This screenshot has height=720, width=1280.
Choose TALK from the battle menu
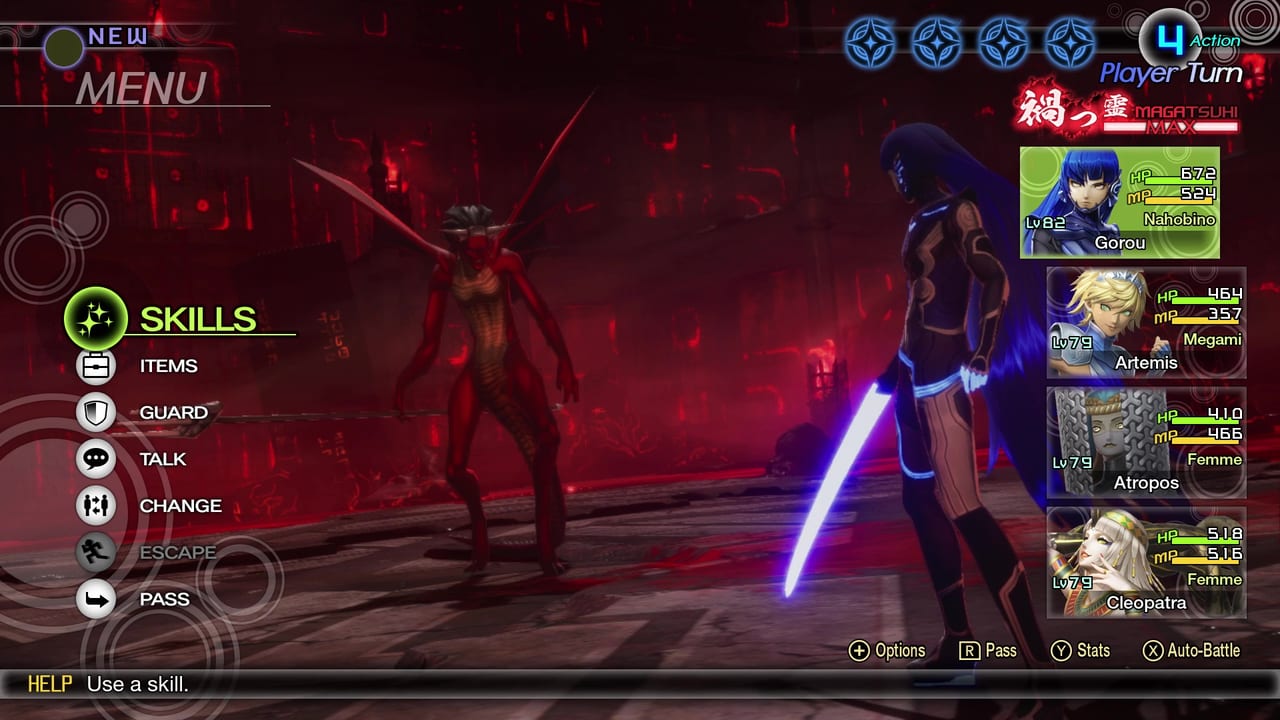click(165, 459)
